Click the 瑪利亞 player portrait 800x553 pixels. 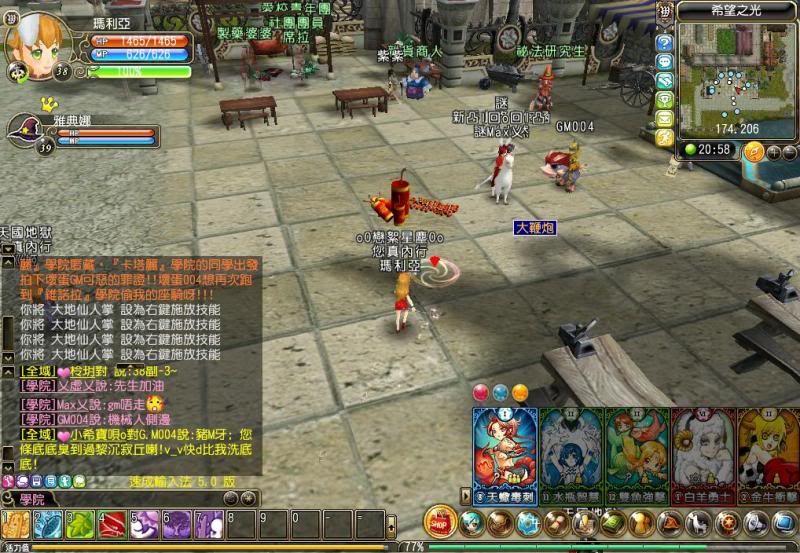(38, 38)
